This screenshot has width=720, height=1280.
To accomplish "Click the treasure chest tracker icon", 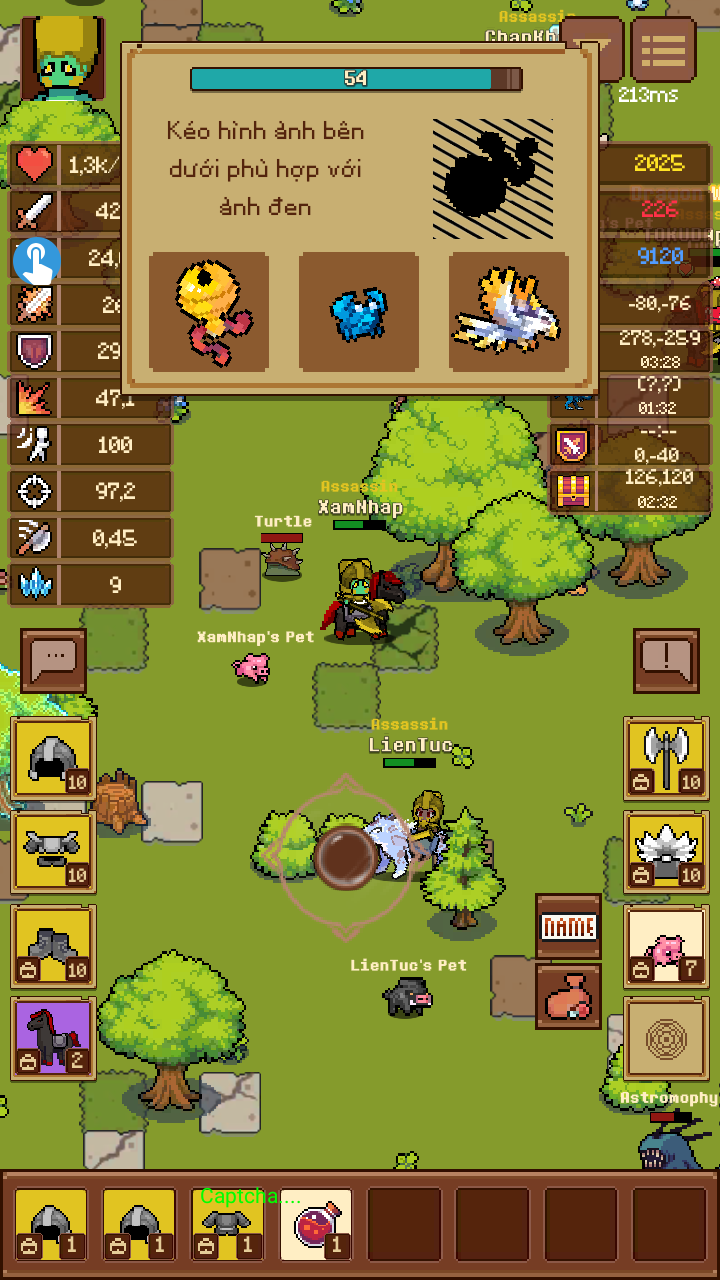I will tap(571, 490).
